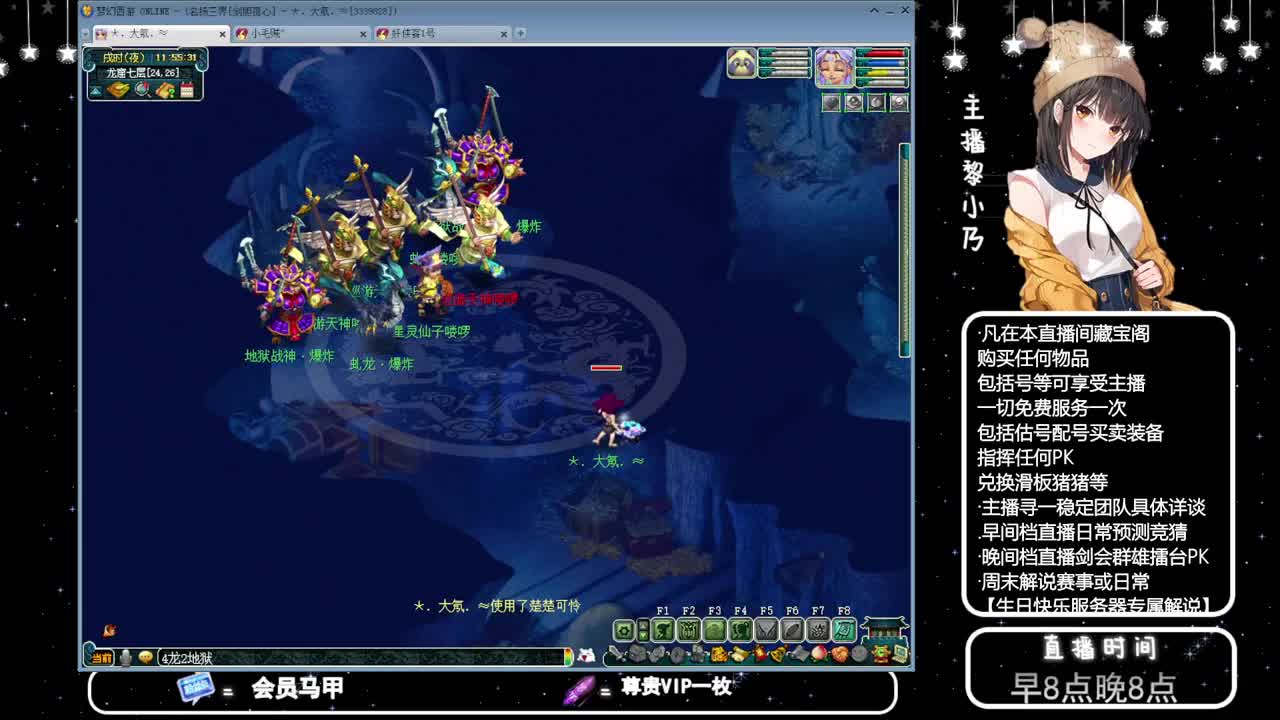
Task: Collapse the toolbar with the down arrow
Action: (643, 636)
